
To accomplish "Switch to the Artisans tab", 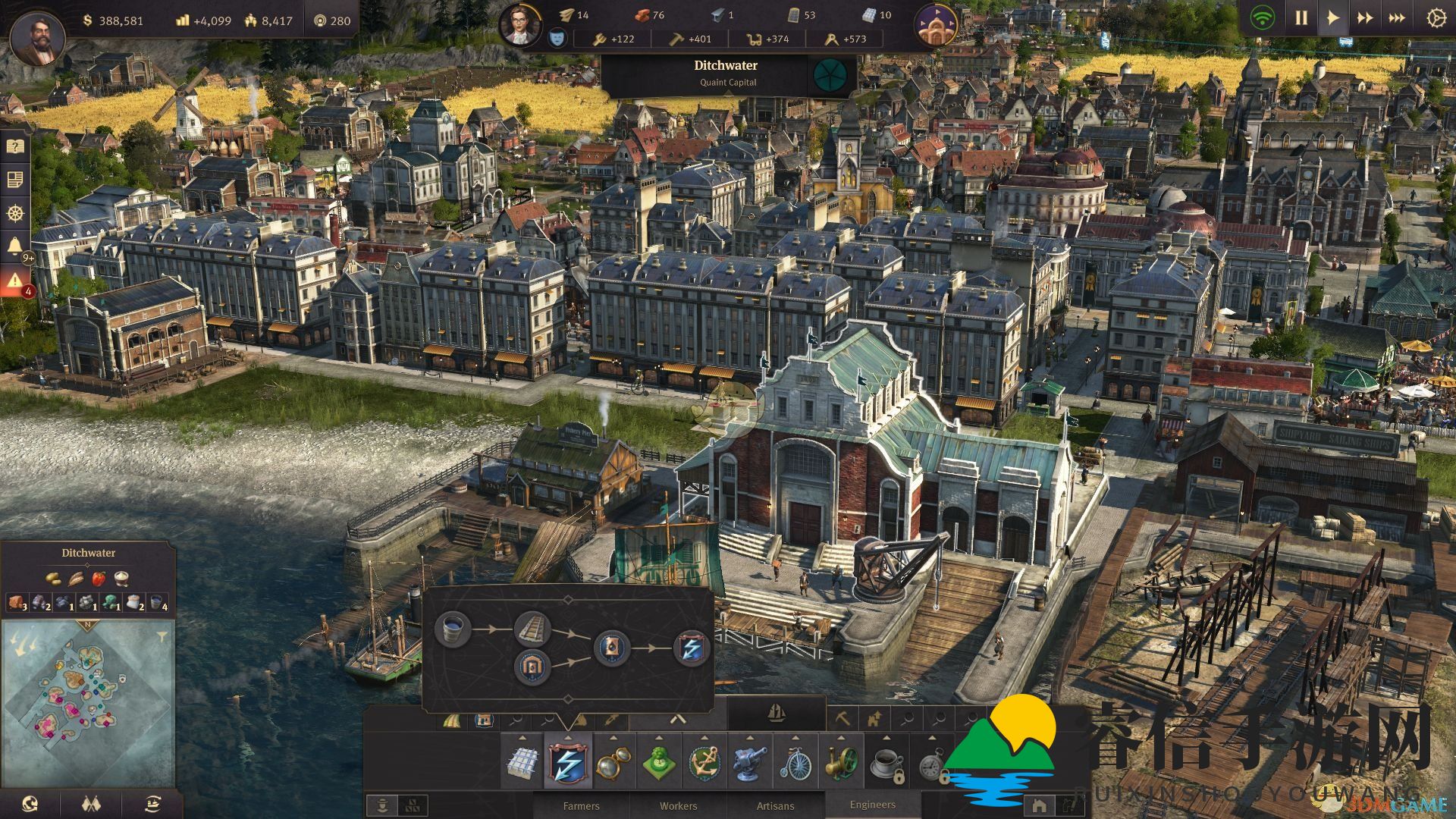I will click(x=775, y=805).
